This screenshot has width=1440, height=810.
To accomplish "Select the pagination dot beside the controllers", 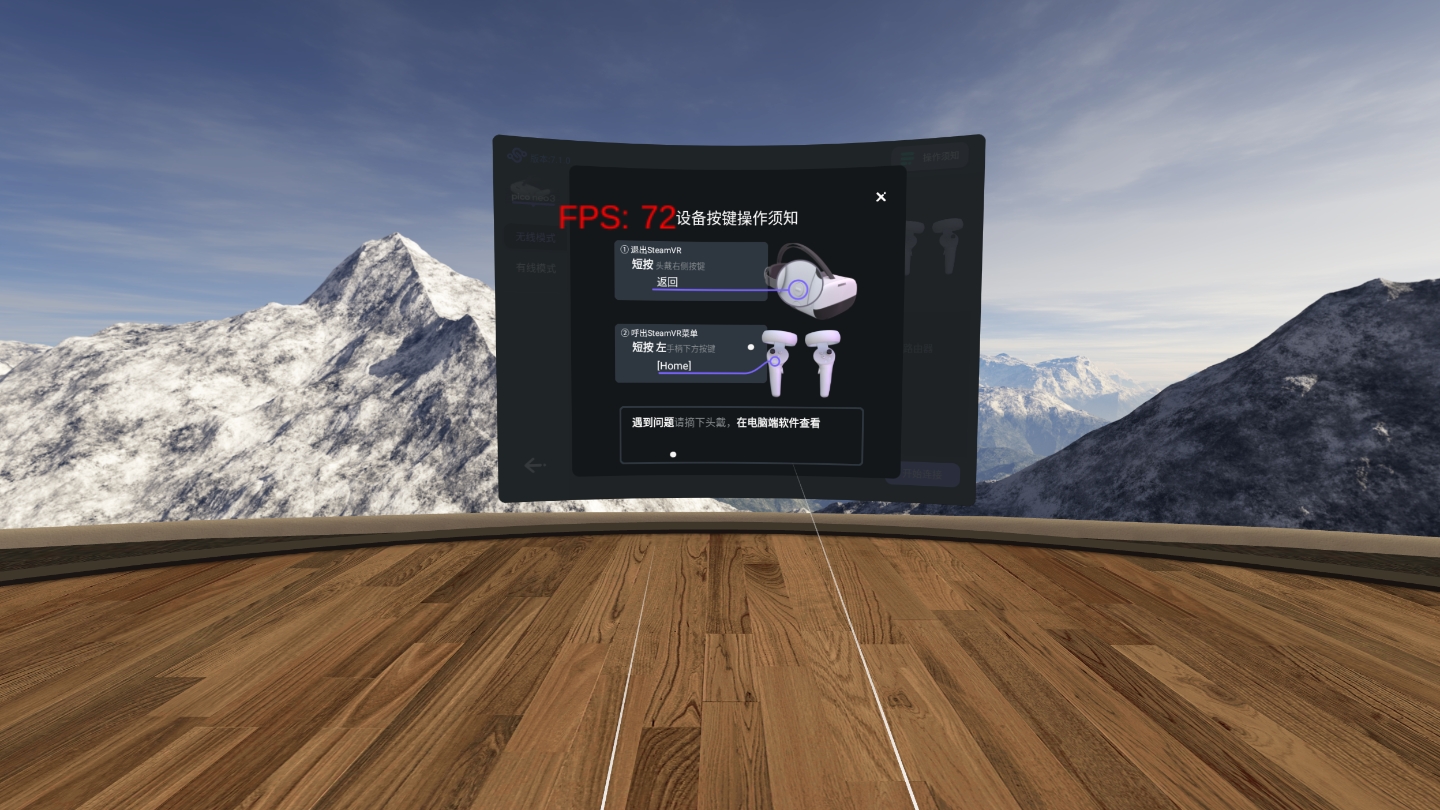I will coord(751,347).
